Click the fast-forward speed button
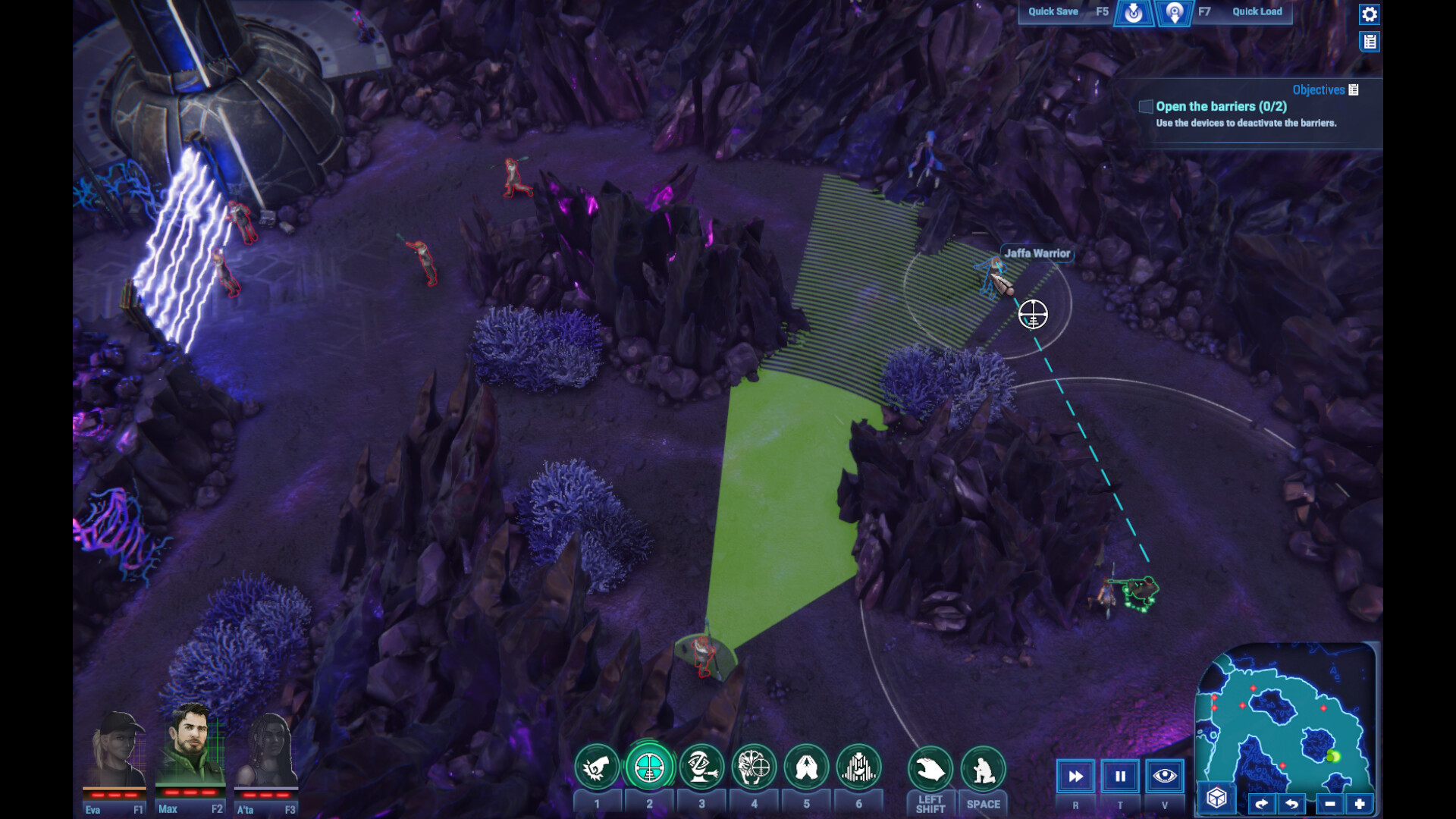1456x819 pixels. pyautogui.click(x=1075, y=777)
